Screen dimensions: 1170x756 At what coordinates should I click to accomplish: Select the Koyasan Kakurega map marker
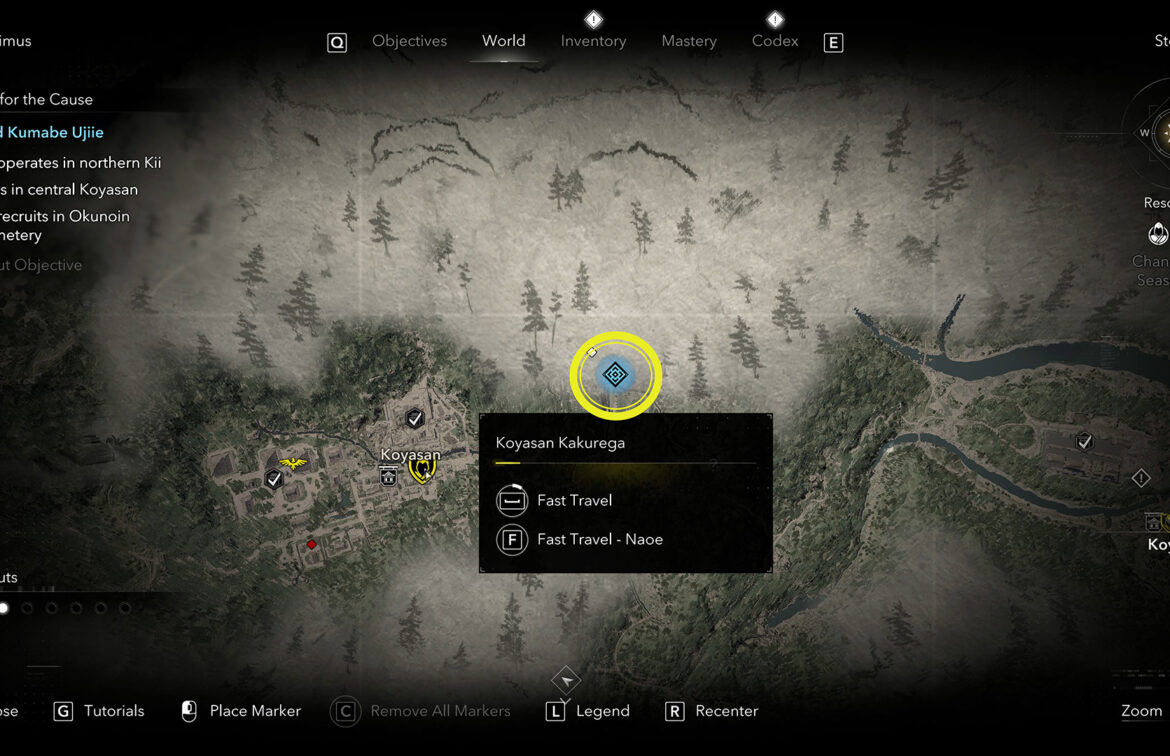click(x=615, y=375)
